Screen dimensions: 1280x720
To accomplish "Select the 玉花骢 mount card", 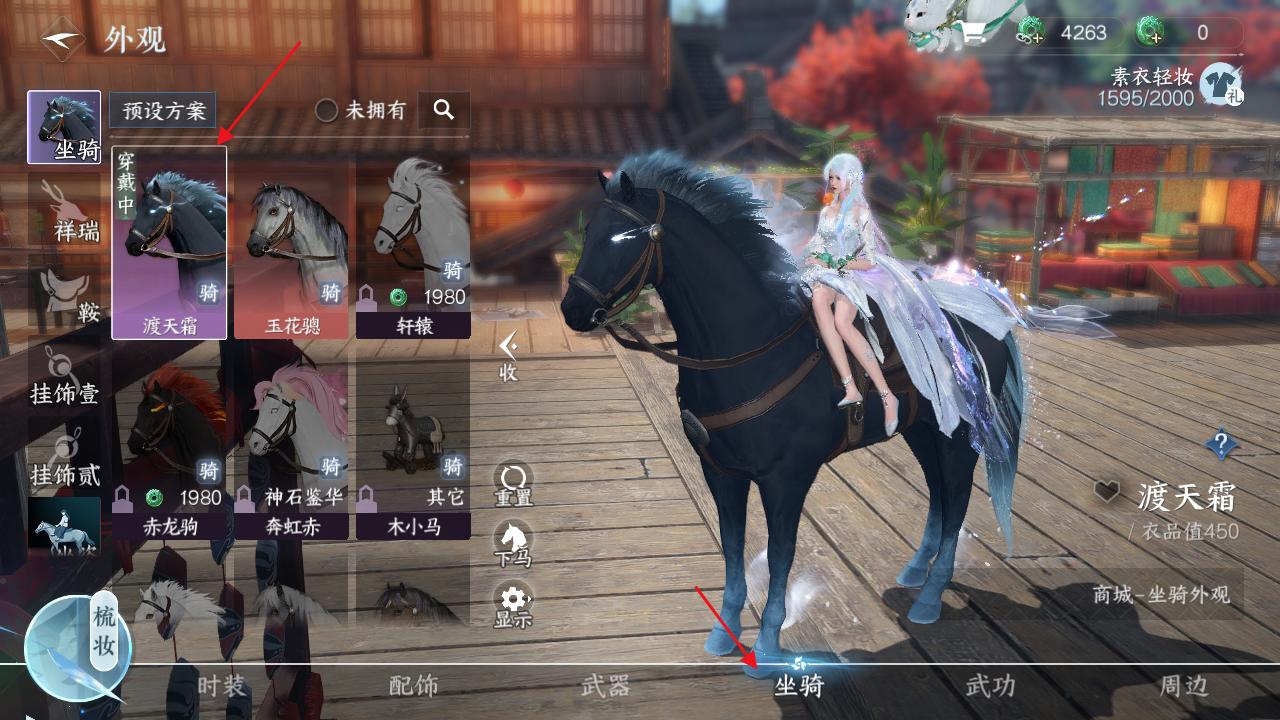I will 291,243.
